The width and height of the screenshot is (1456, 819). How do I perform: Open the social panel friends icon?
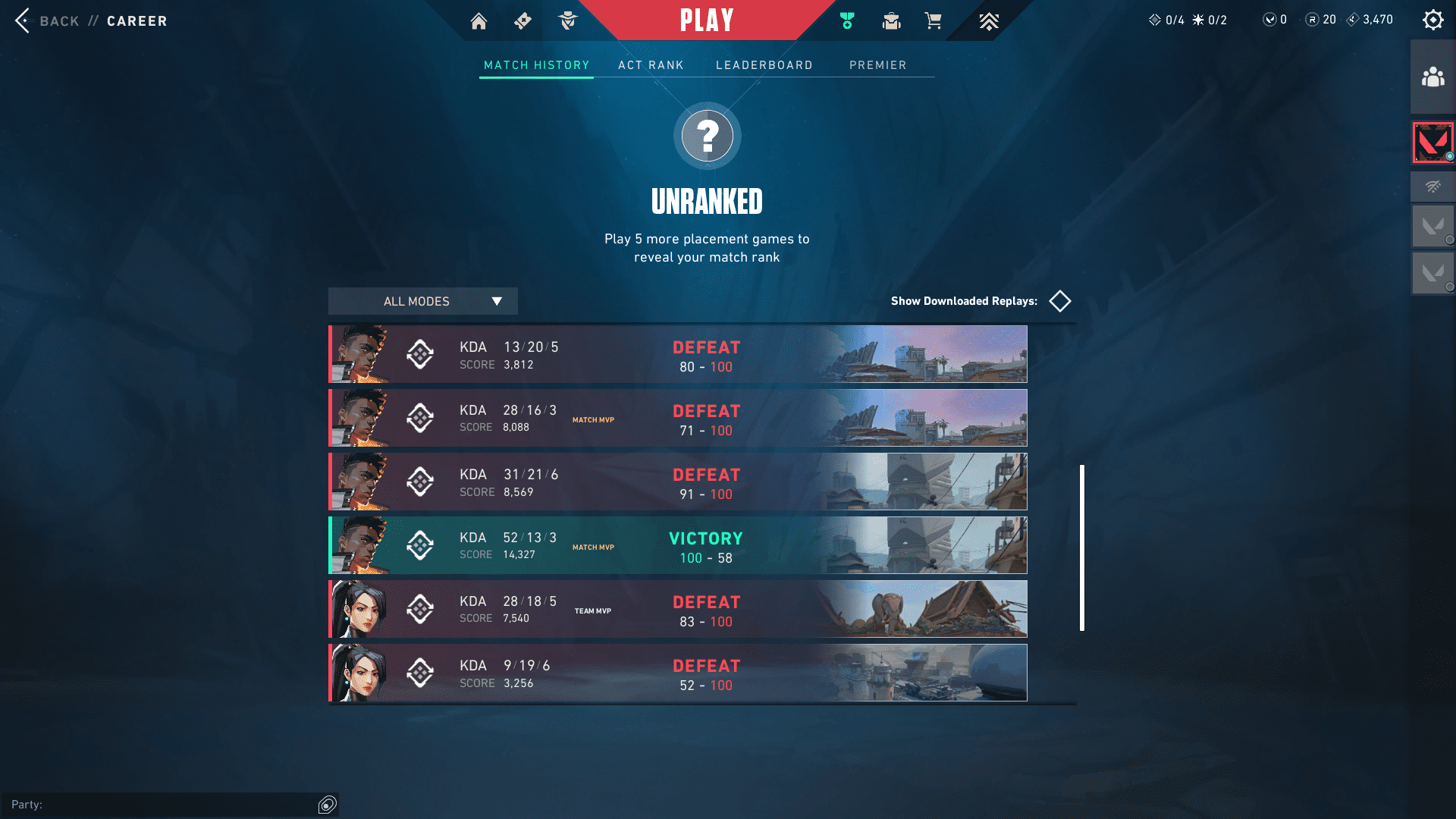tap(1432, 76)
